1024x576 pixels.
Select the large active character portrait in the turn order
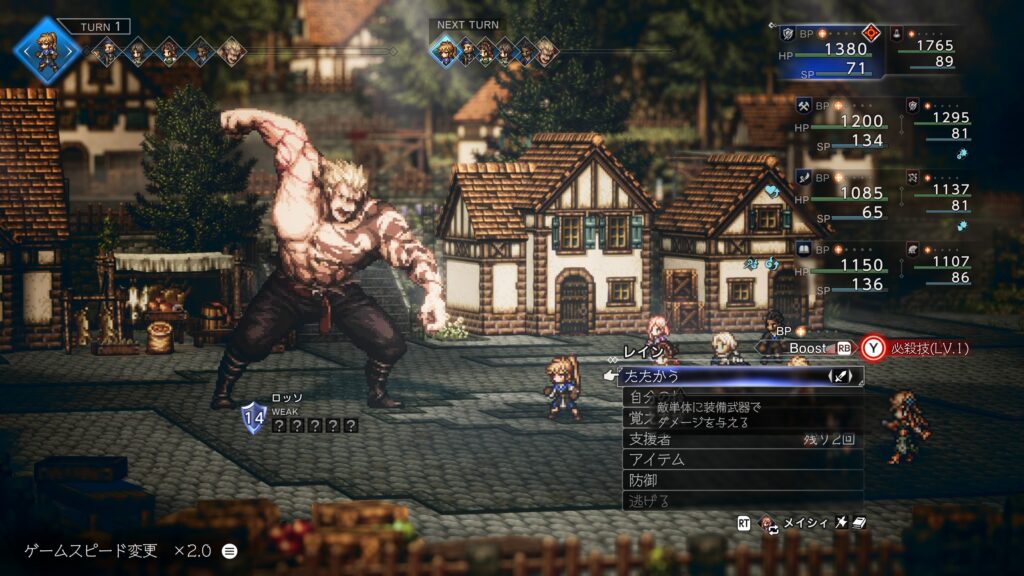tap(46, 48)
